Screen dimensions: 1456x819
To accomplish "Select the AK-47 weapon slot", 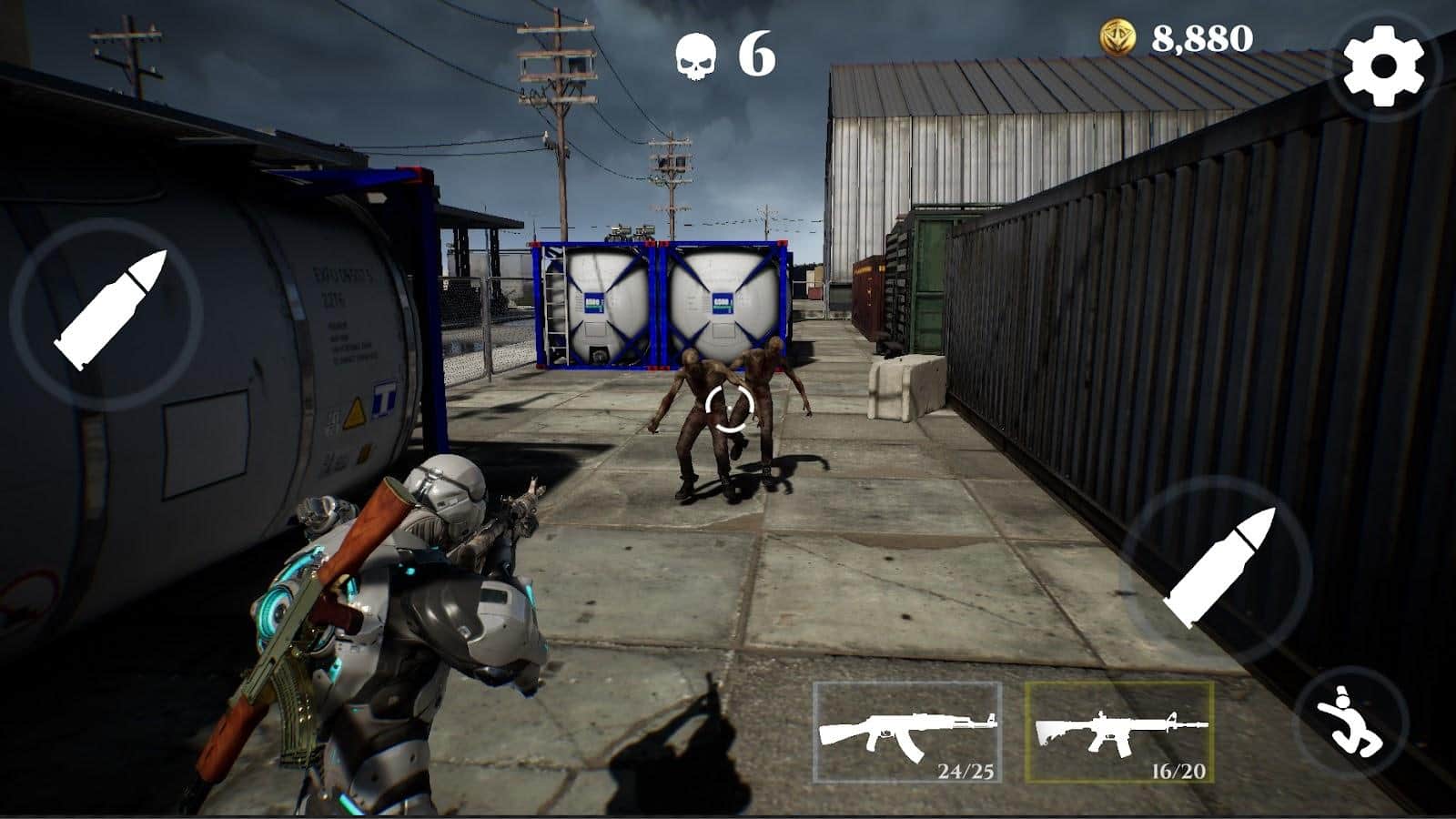I will pos(907,732).
